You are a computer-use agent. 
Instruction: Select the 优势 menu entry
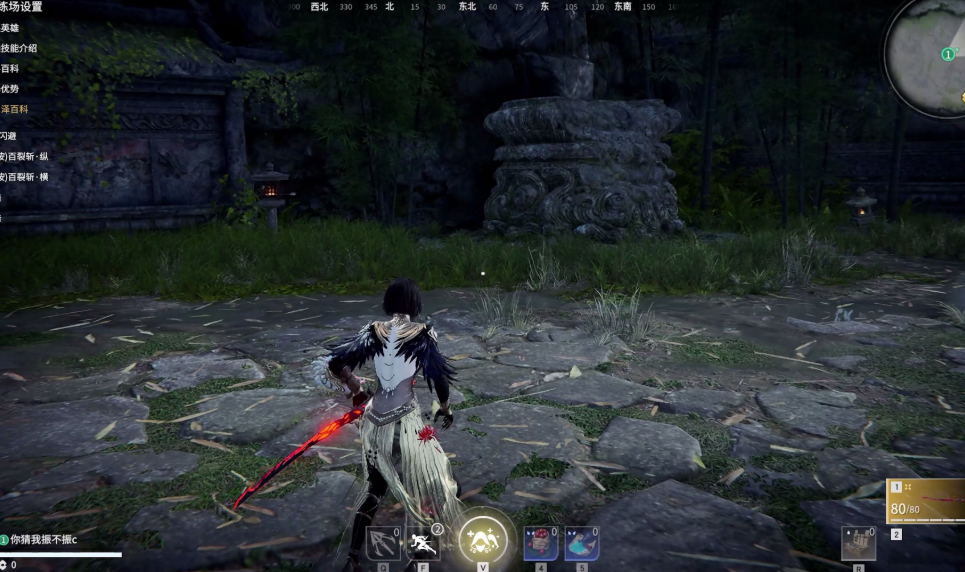point(10,88)
